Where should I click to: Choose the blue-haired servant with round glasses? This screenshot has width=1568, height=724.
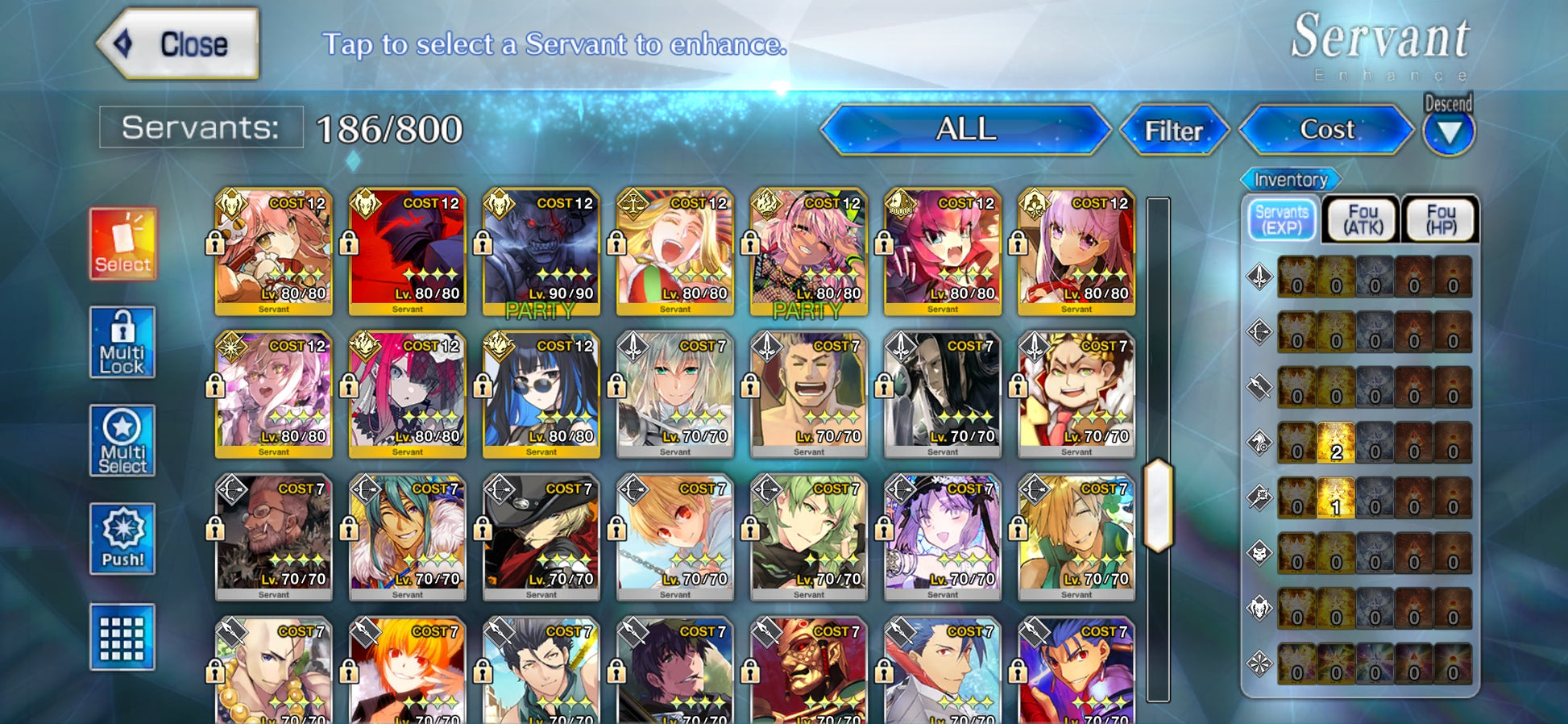(x=541, y=394)
